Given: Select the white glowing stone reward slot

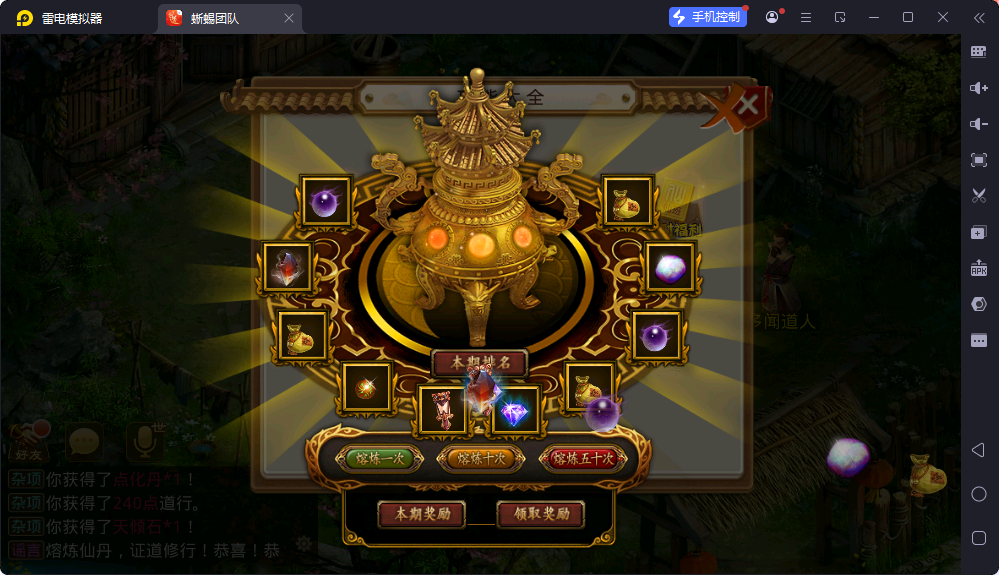Looking at the screenshot, I should [x=669, y=267].
